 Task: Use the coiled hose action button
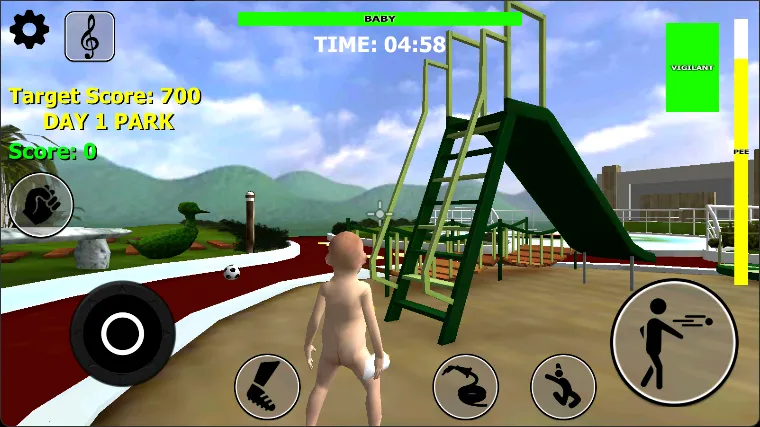click(465, 387)
